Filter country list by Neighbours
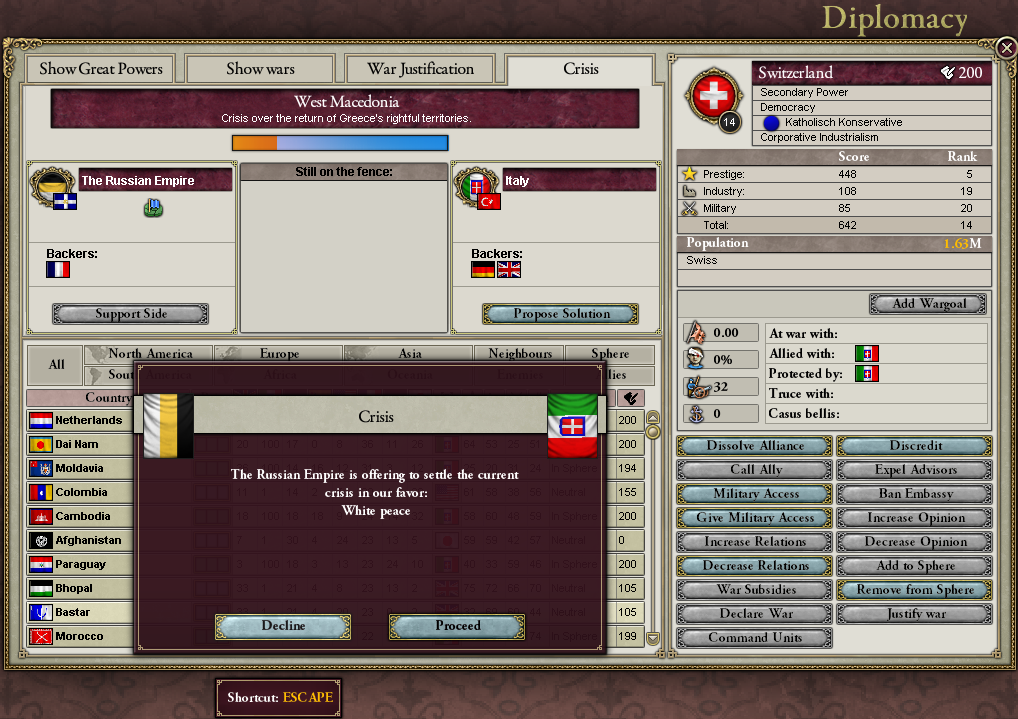 [x=520, y=354]
